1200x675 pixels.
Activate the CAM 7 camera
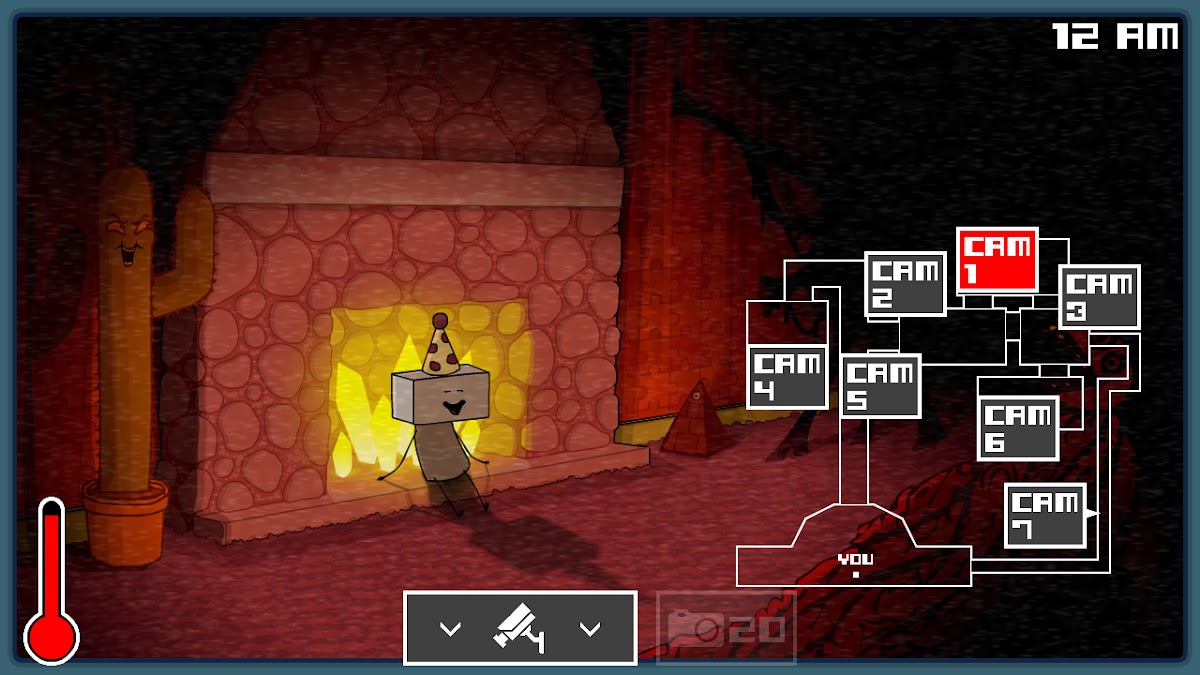coord(1045,516)
